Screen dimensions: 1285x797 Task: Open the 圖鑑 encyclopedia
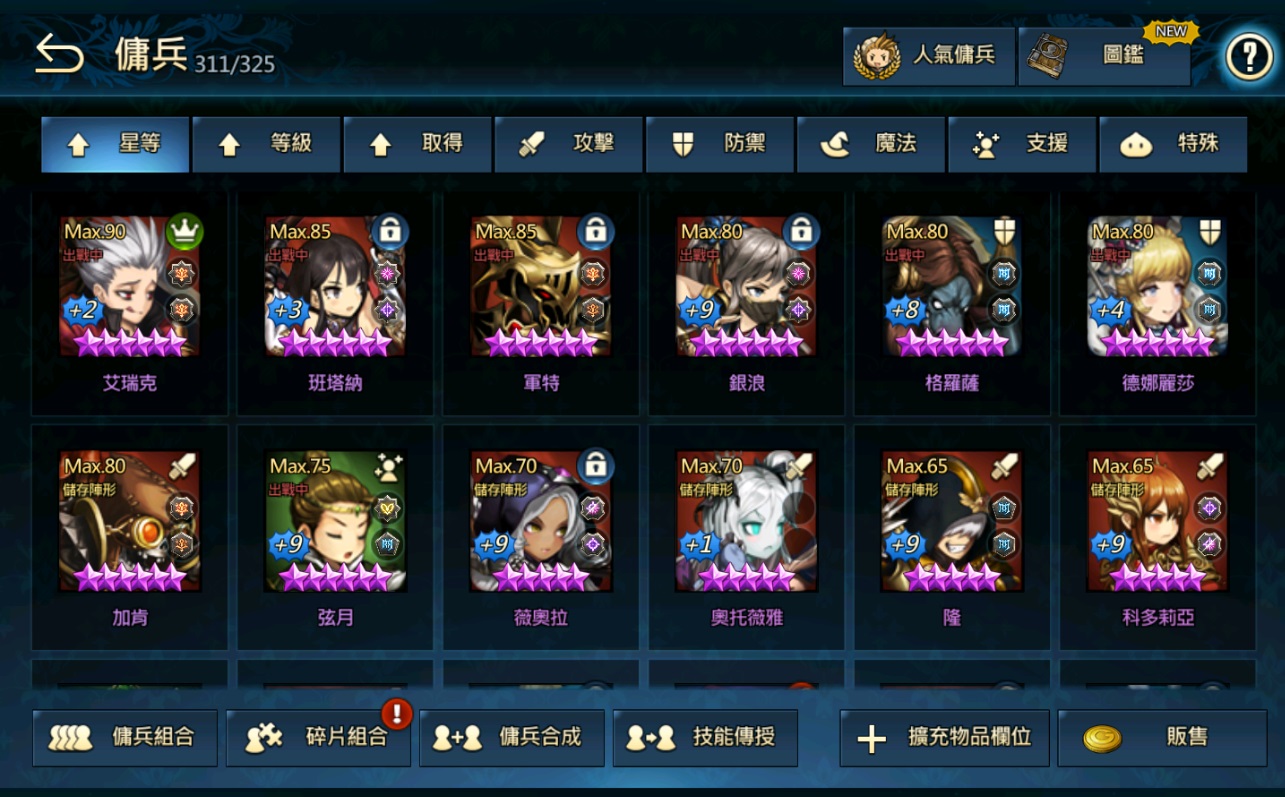(1104, 57)
